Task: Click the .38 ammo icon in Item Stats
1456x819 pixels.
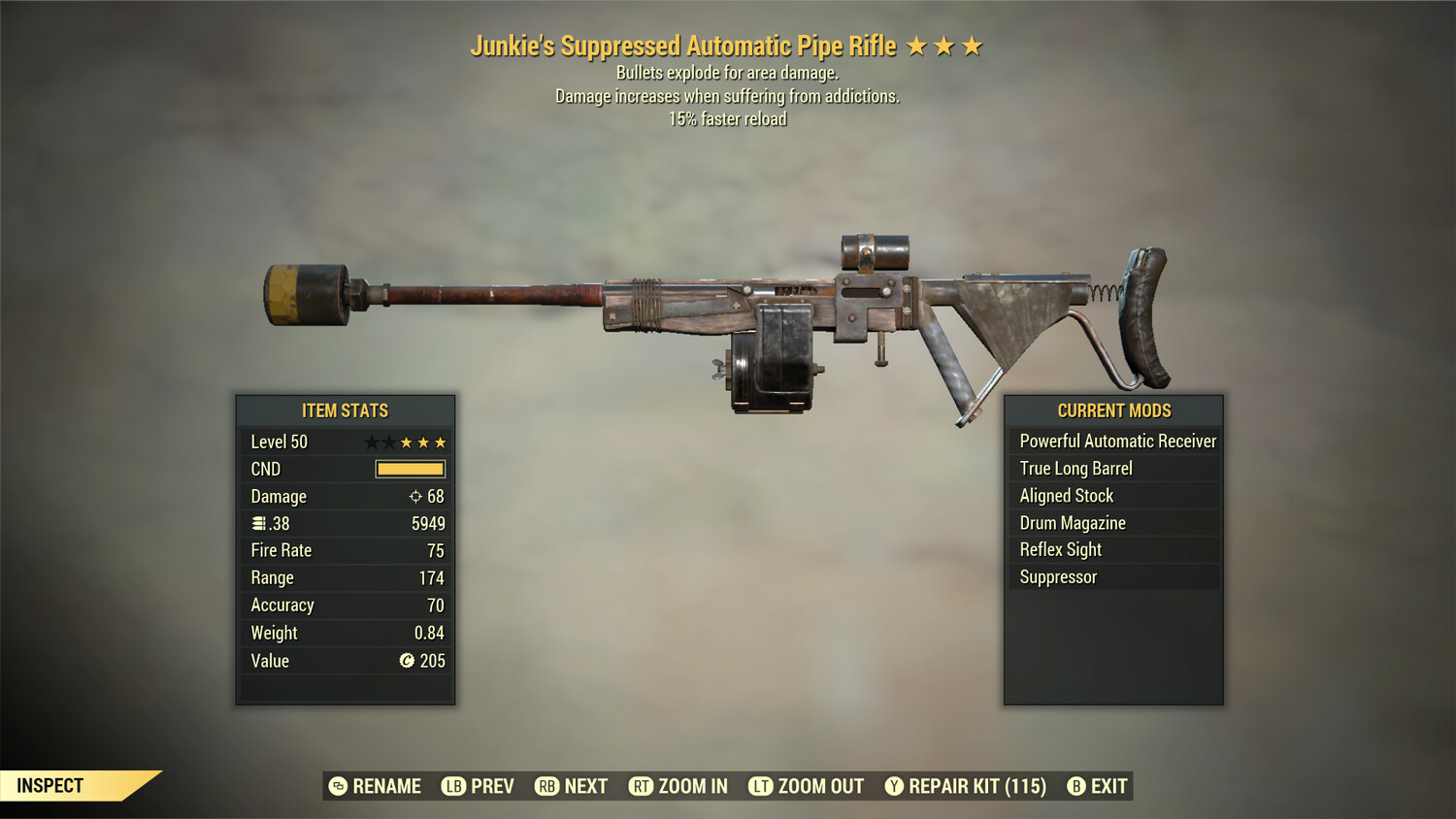Action: (258, 523)
